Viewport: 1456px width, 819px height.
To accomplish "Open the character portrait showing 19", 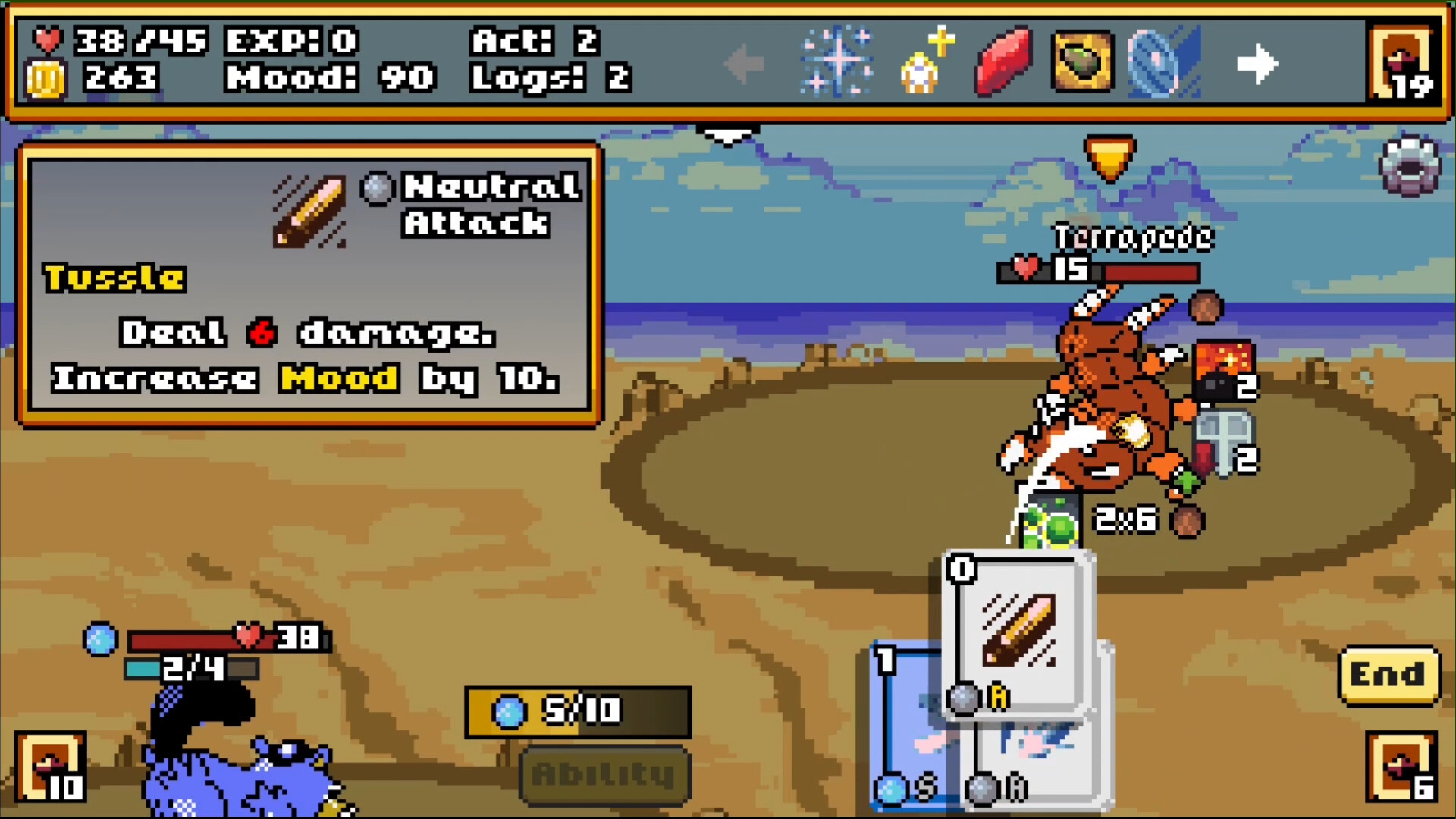I will 1404,61.
